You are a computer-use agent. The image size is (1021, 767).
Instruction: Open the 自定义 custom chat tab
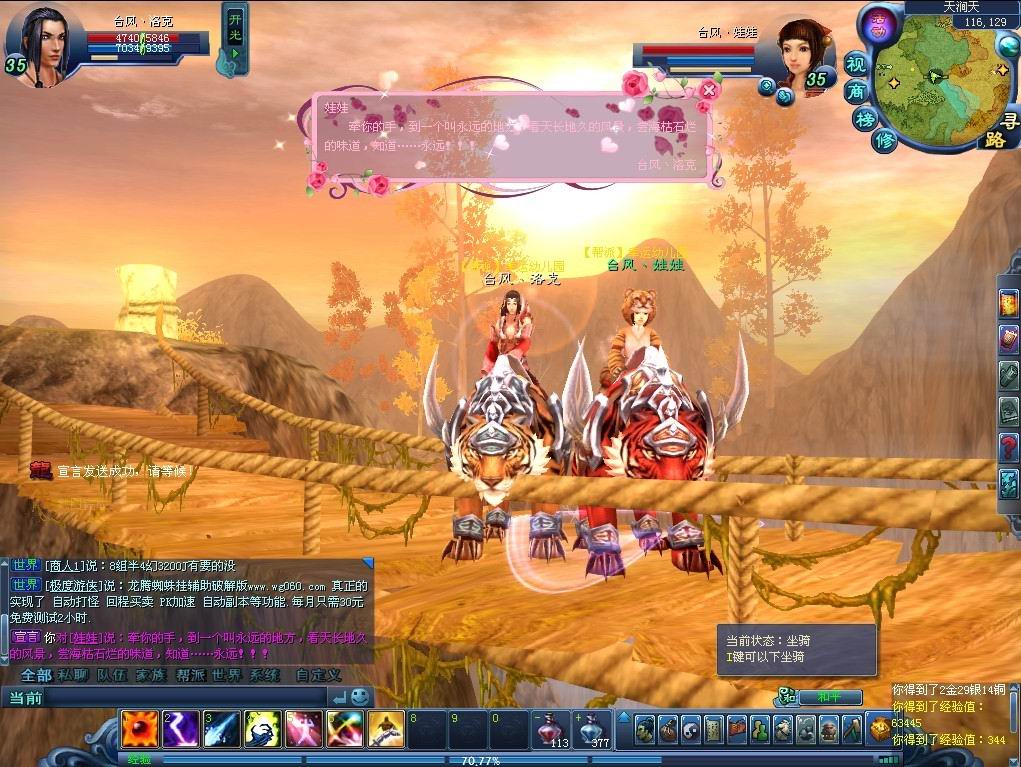point(318,675)
